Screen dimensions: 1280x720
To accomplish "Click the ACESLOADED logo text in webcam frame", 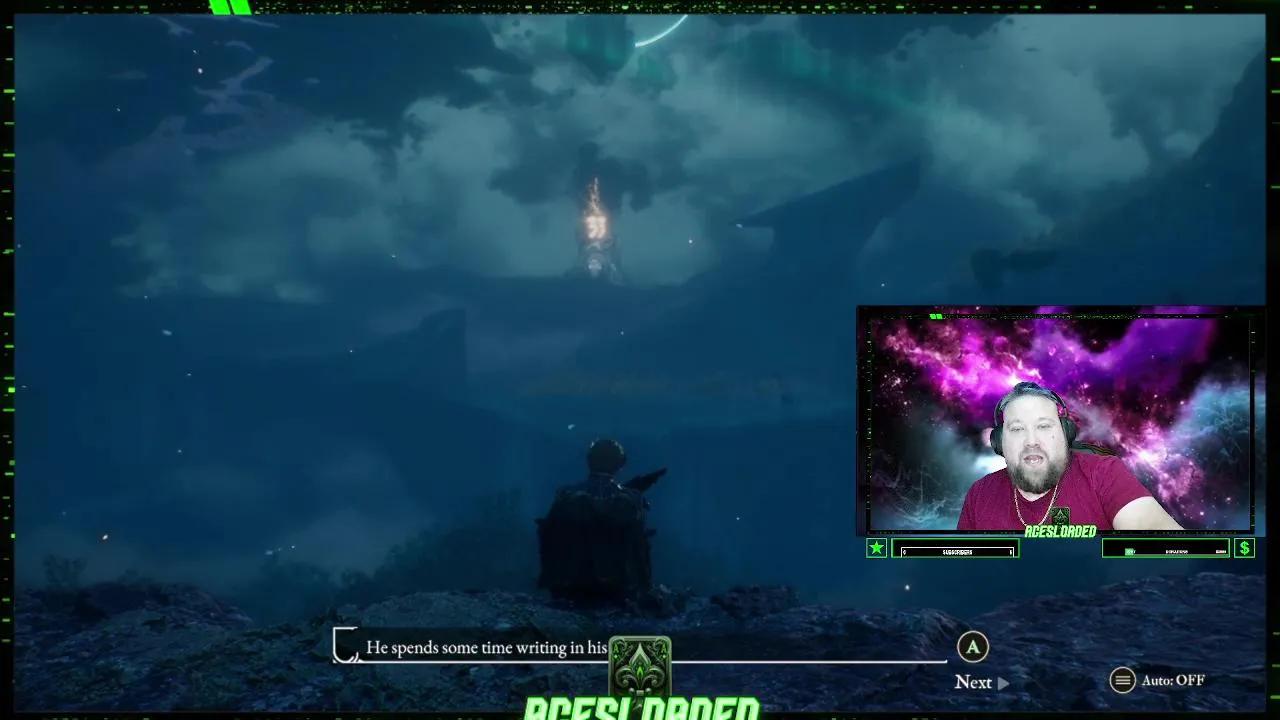I will coord(1059,530).
